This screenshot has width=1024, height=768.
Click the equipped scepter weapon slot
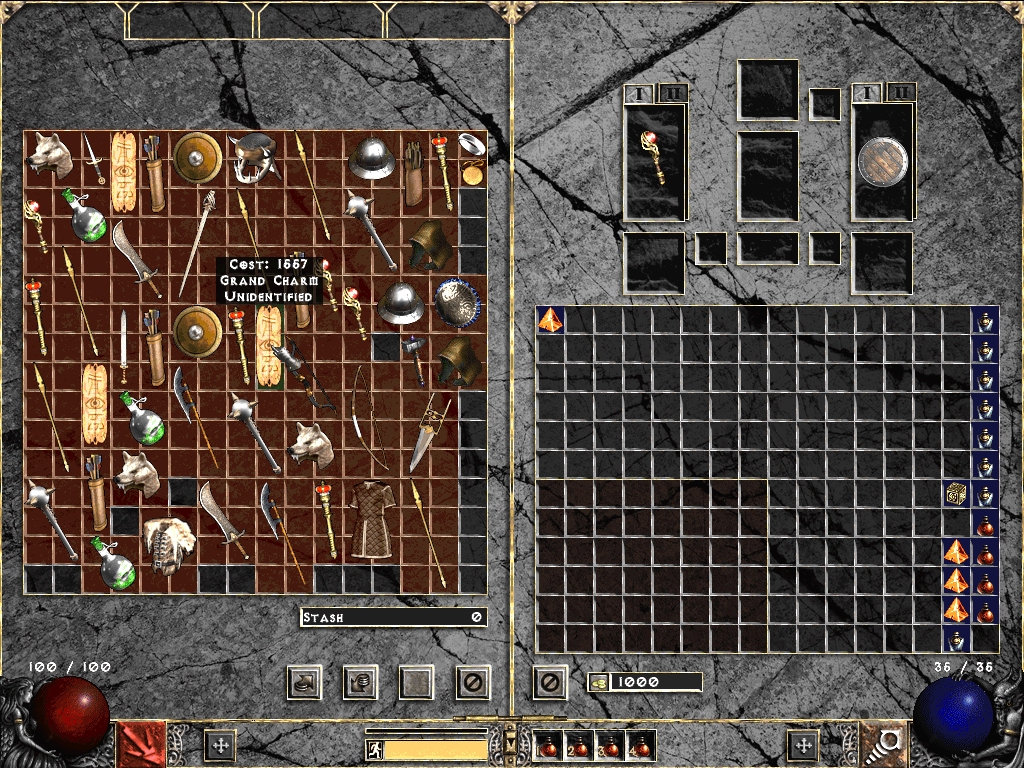coord(655,160)
